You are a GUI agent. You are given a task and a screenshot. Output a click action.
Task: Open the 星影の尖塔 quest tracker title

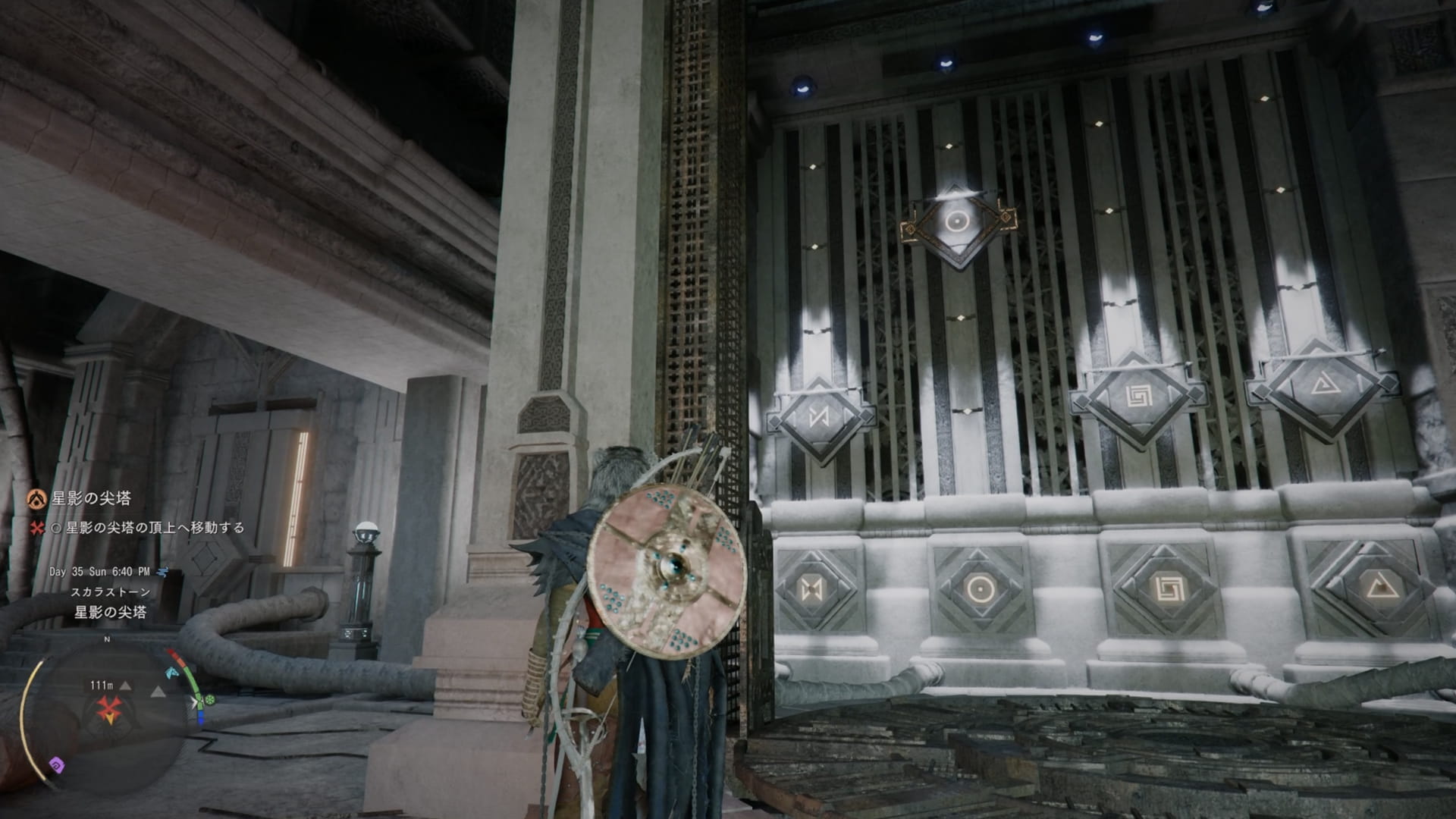pyautogui.click(x=91, y=498)
